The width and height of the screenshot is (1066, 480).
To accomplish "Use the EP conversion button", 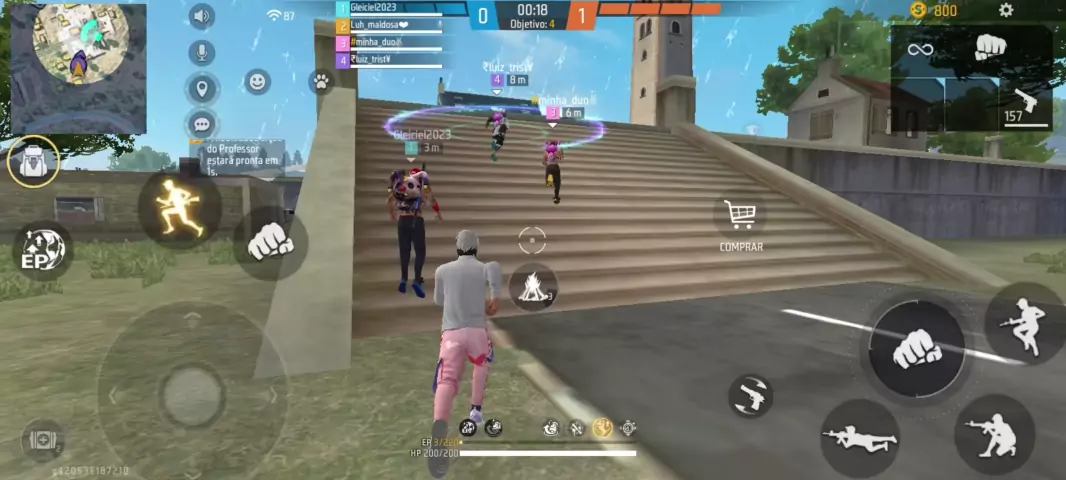I will coord(42,251).
